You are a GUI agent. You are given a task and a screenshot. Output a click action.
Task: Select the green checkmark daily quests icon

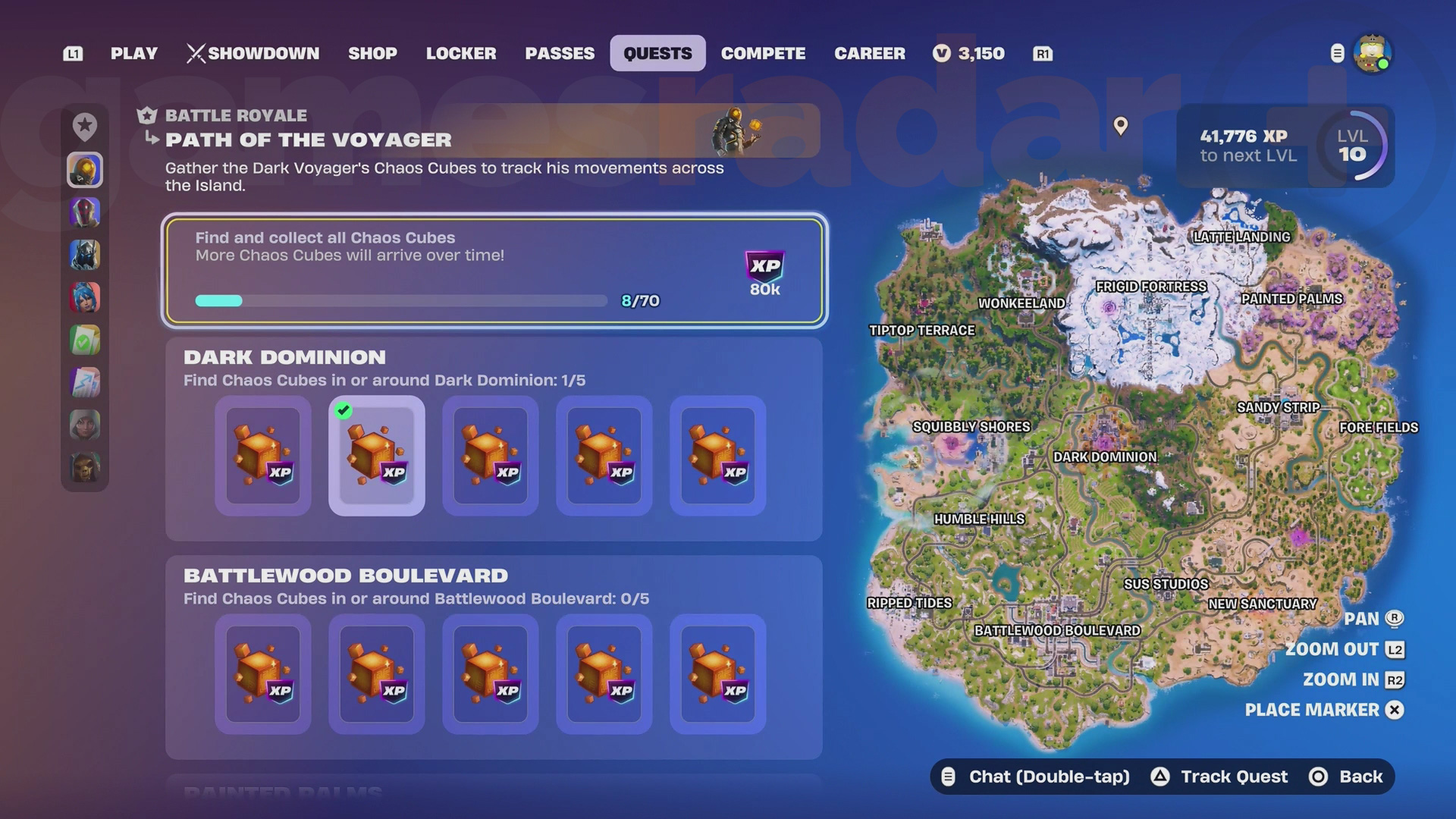click(x=84, y=340)
